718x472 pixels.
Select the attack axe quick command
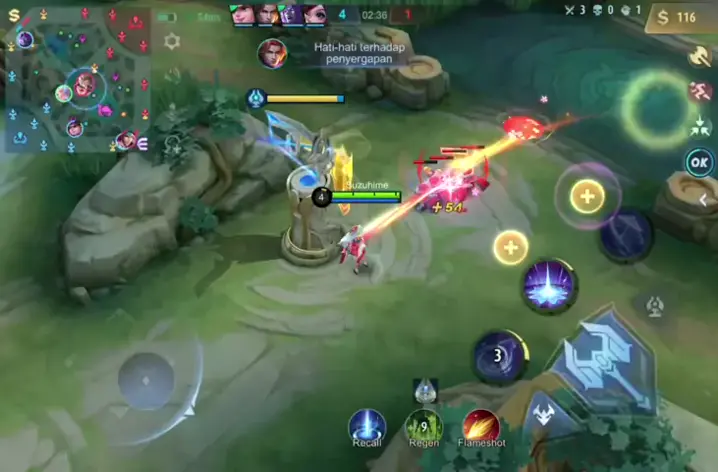pyautogui.click(x=700, y=57)
